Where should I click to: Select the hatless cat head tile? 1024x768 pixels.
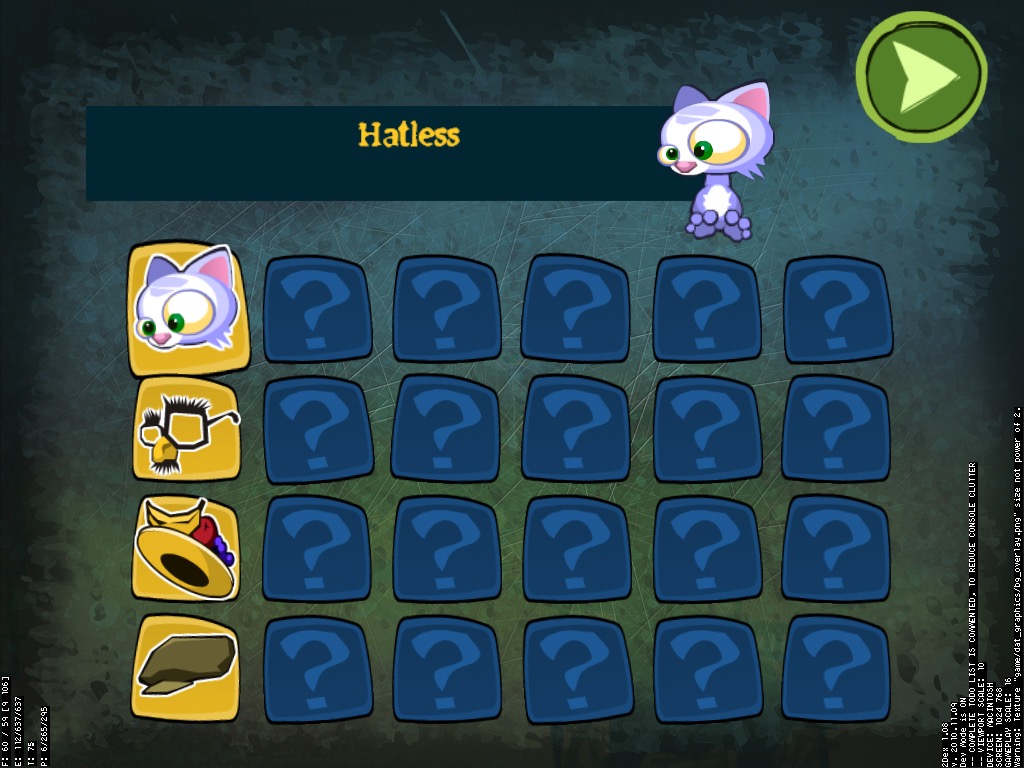(186, 305)
